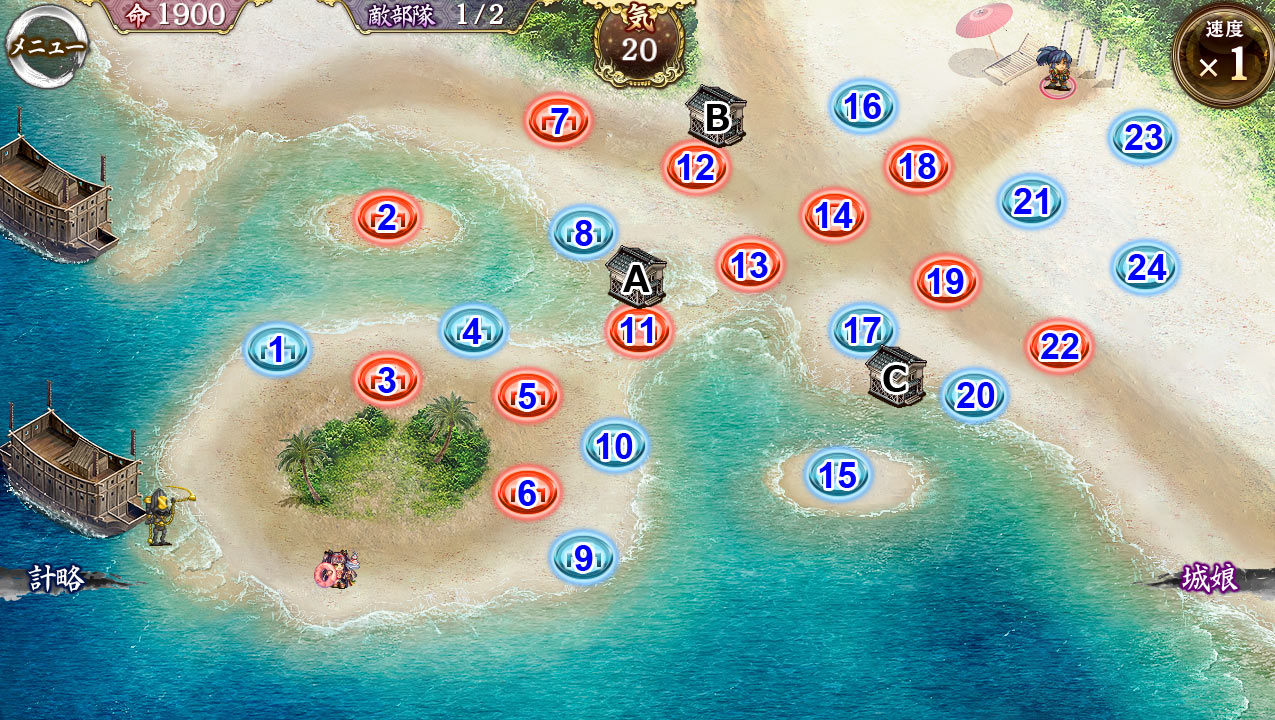Select red placement tile 6
1275x720 pixels.
[x=527, y=492]
